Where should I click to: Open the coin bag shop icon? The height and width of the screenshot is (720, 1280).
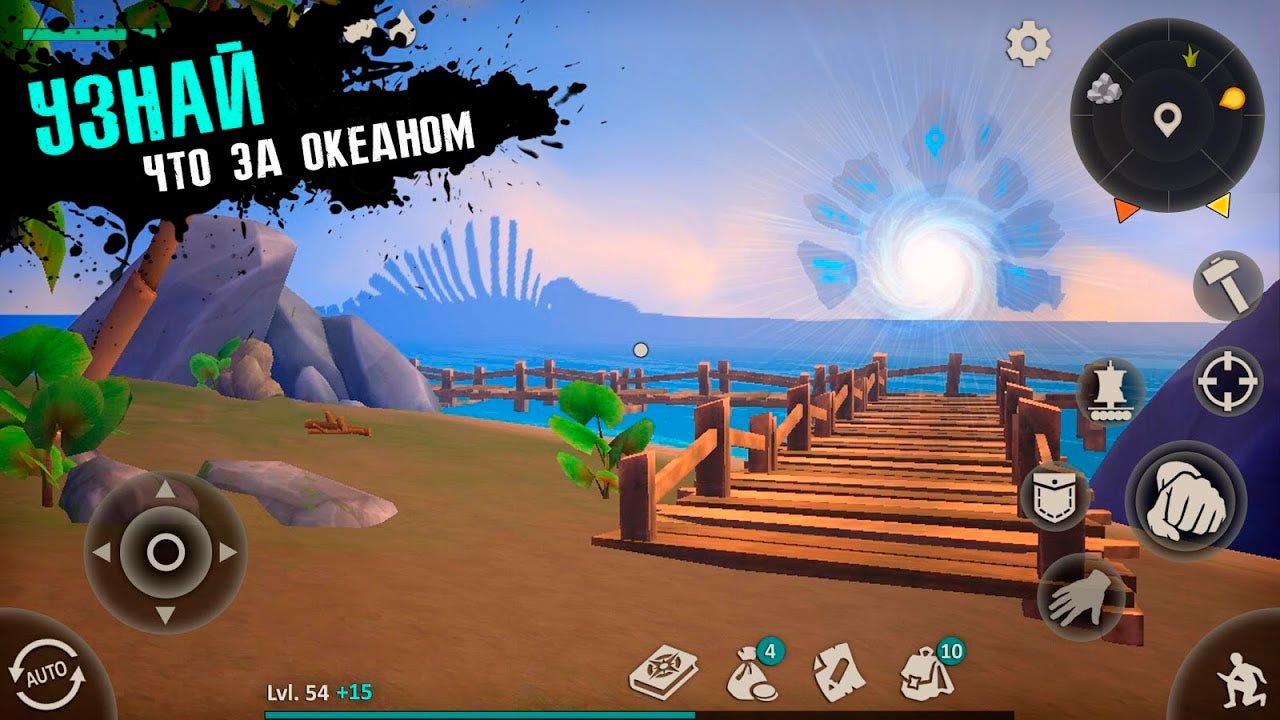(x=748, y=675)
